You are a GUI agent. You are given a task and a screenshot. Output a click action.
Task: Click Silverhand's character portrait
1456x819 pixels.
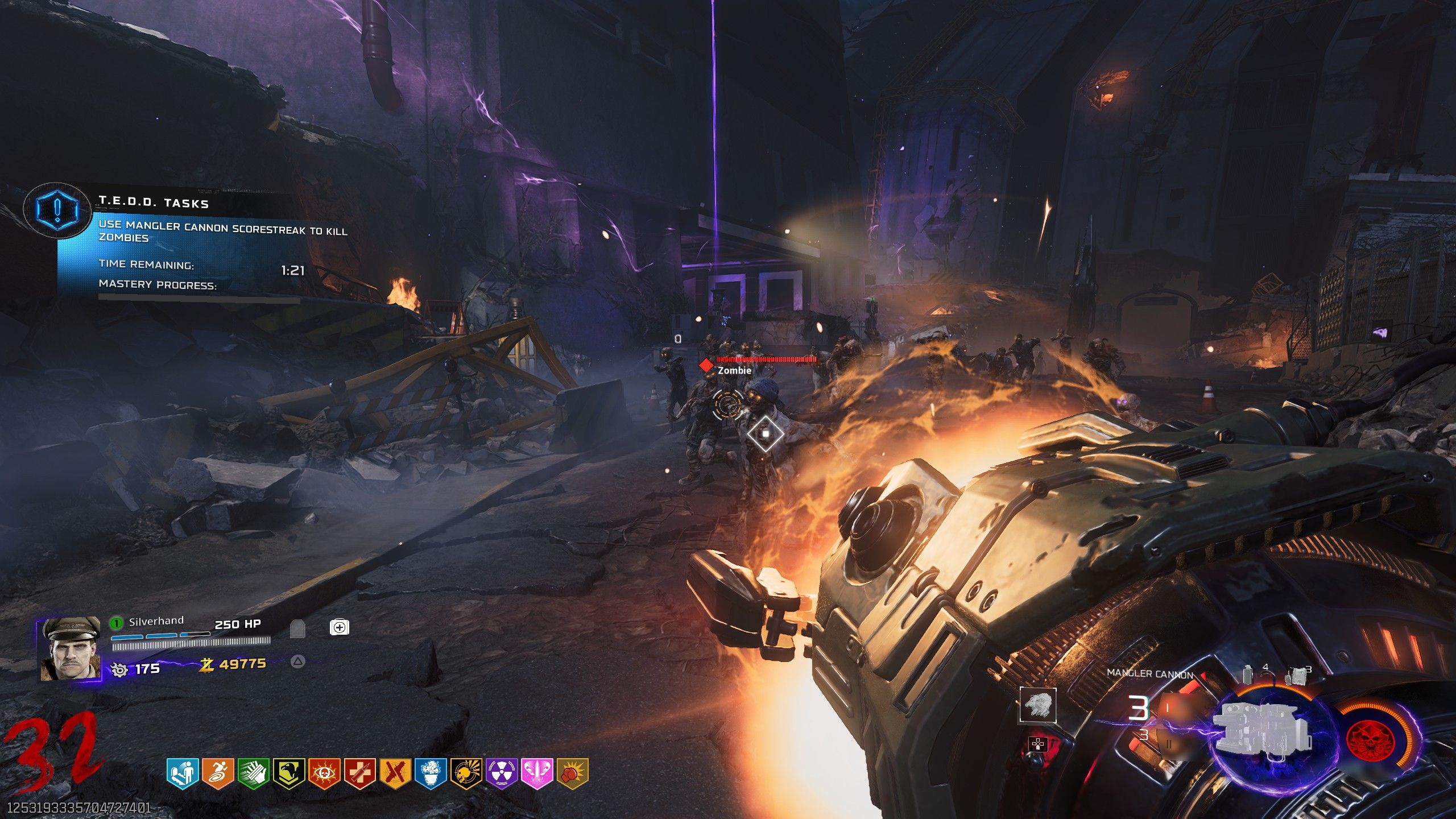69,650
